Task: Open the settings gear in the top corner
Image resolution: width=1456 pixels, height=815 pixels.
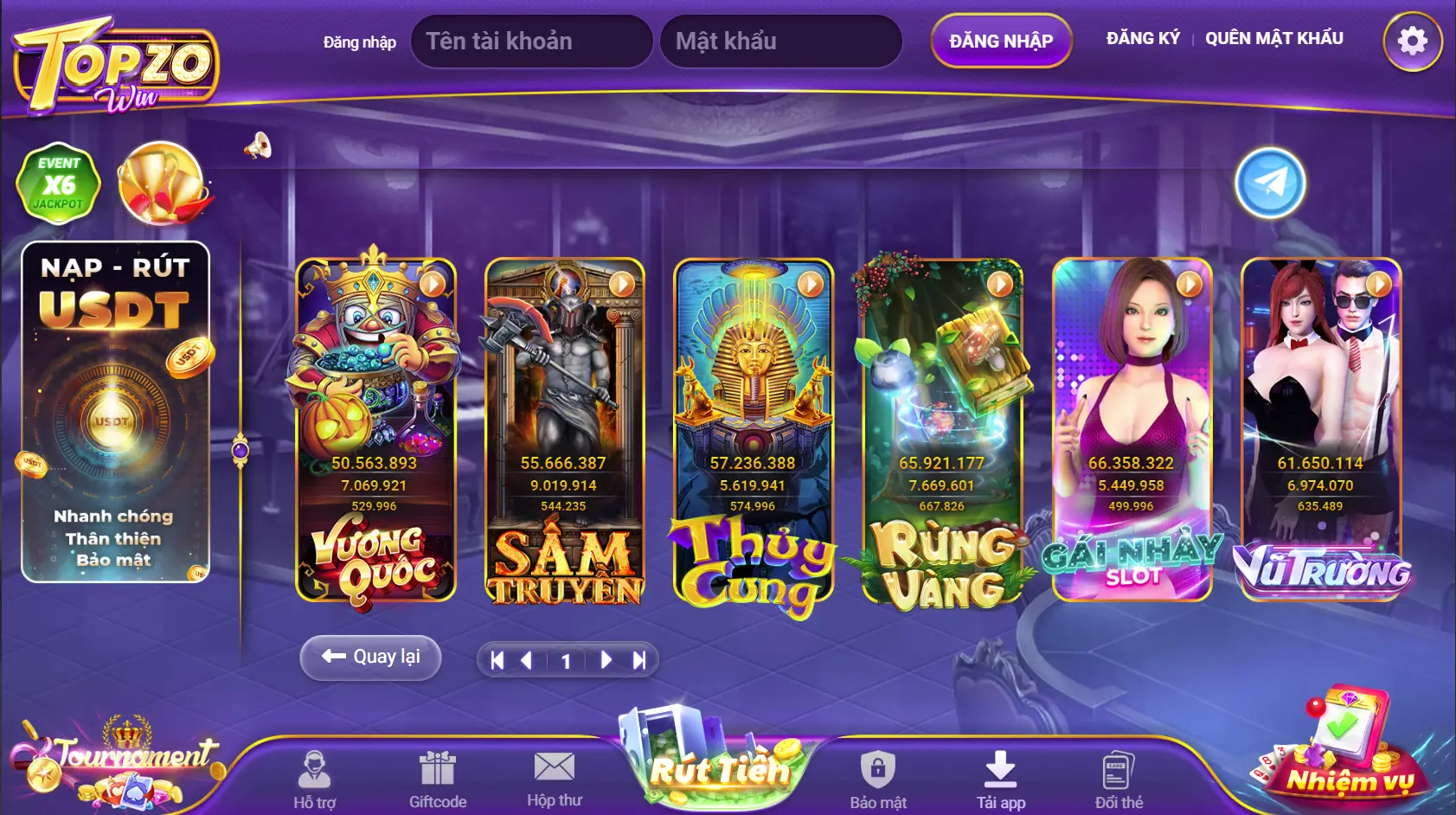Action: pyautogui.click(x=1413, y=41)
